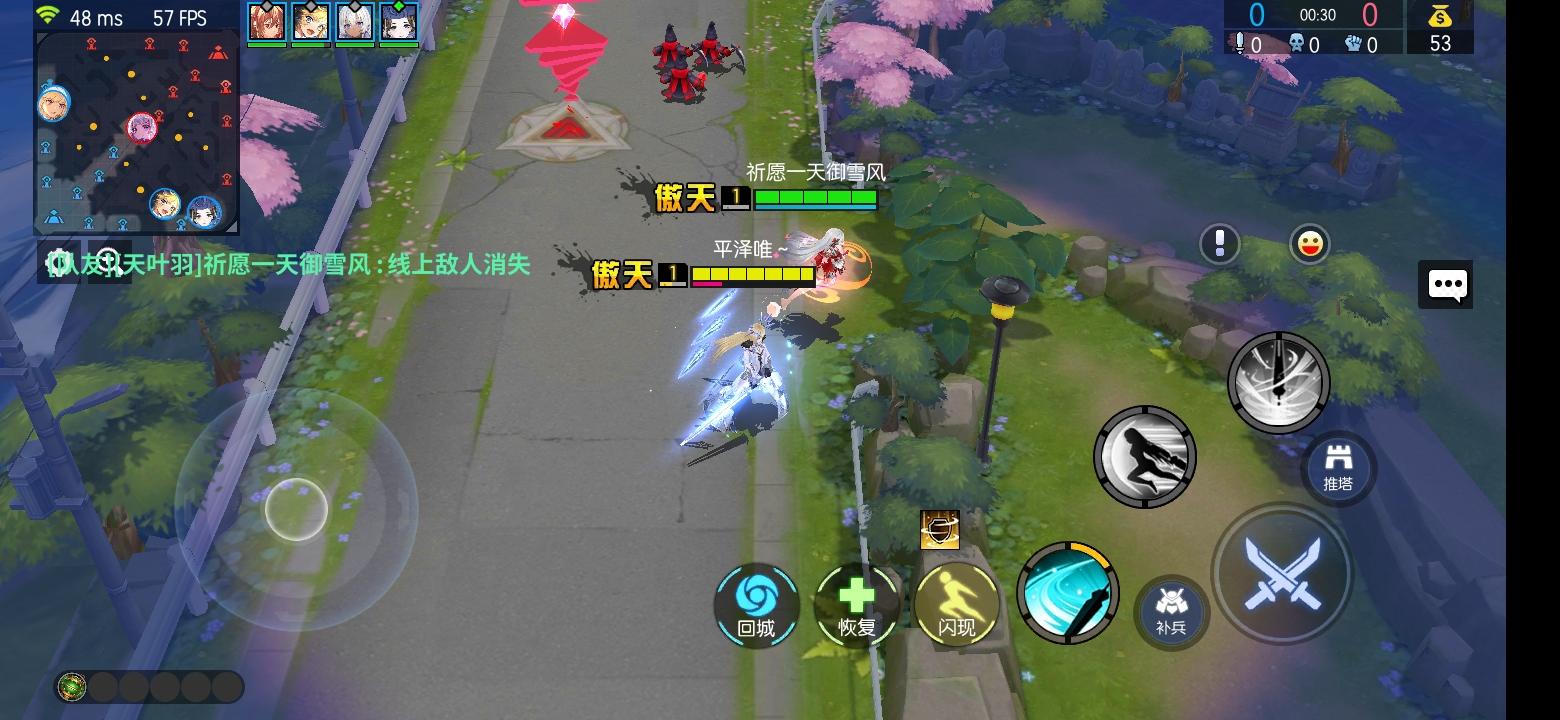Toggle the exclamation danger signal
The width and height of the screenshot is (1560, 720).
click(x=1219, y=243)
